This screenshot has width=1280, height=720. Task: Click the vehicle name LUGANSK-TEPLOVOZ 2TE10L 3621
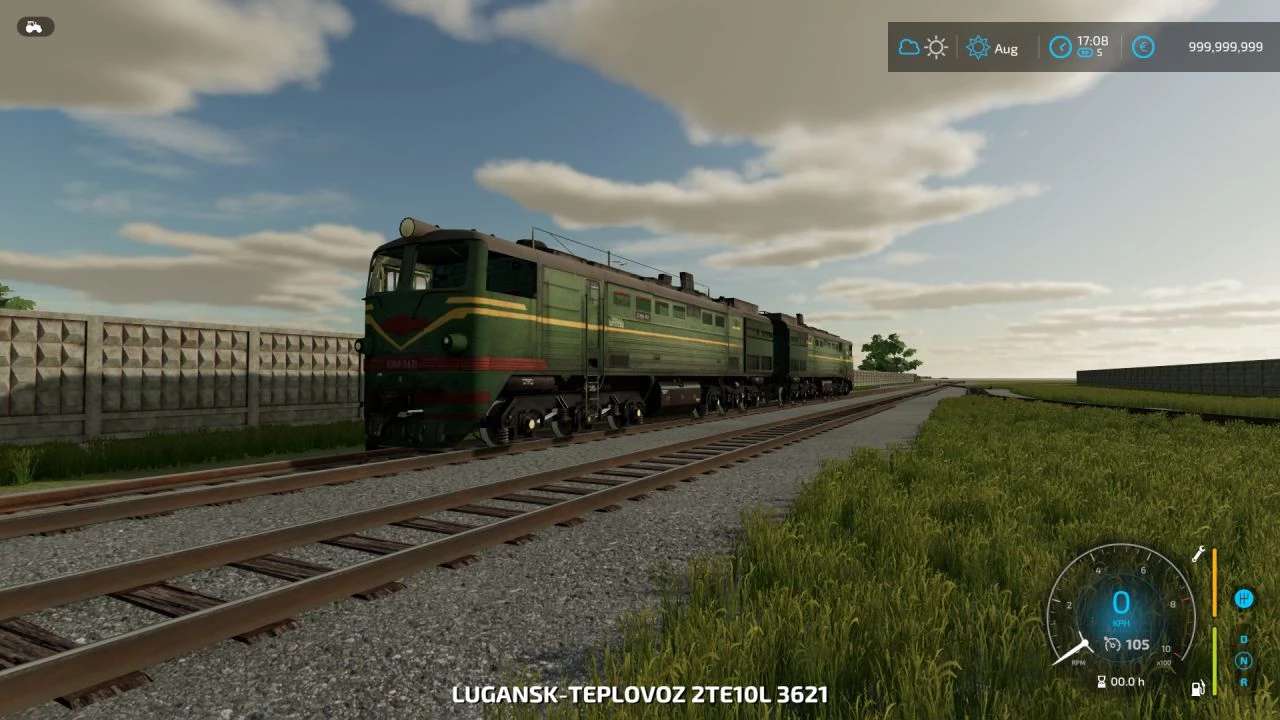pyautogui.click(x=640, y=693)
